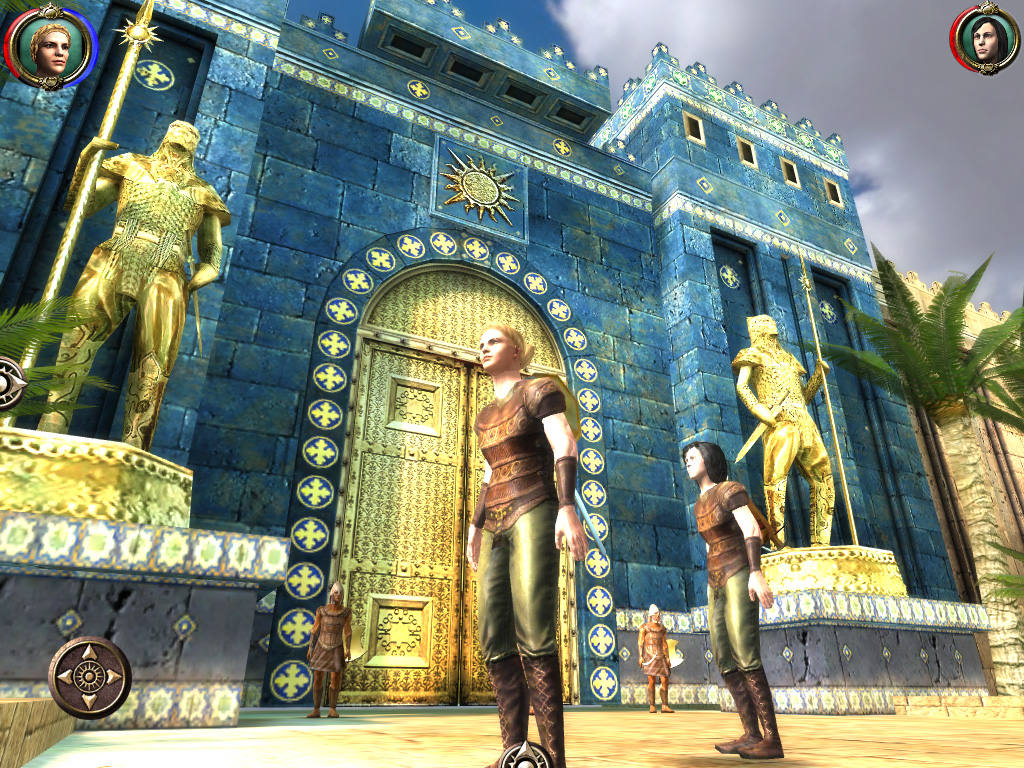Image resolution: width=1024 pixels, height=768 pixels.
Task: Select the dark-haired companion portrait
Action: (983, 40)
